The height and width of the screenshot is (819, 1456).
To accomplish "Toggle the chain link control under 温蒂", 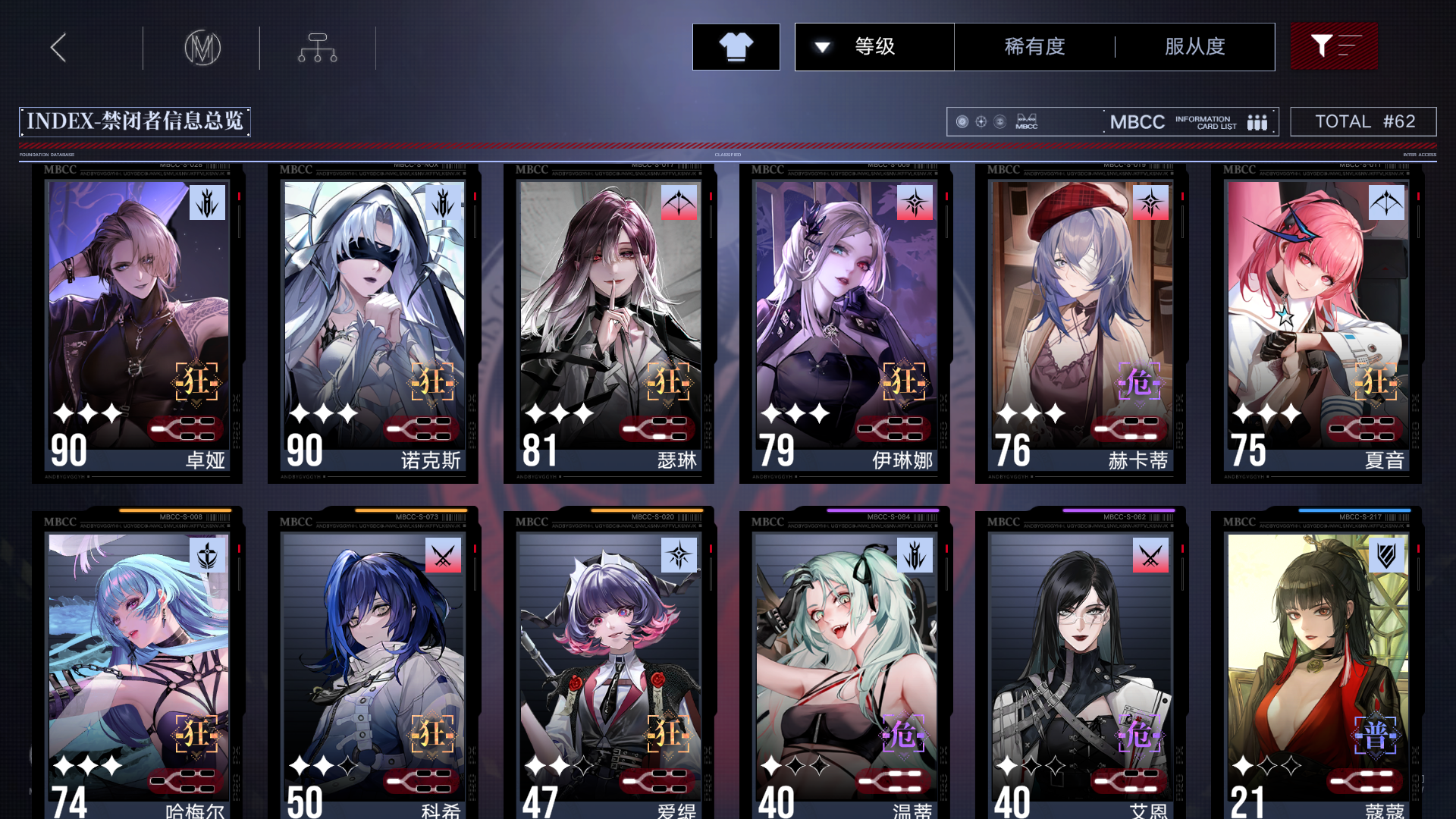I will pos(893,780).
